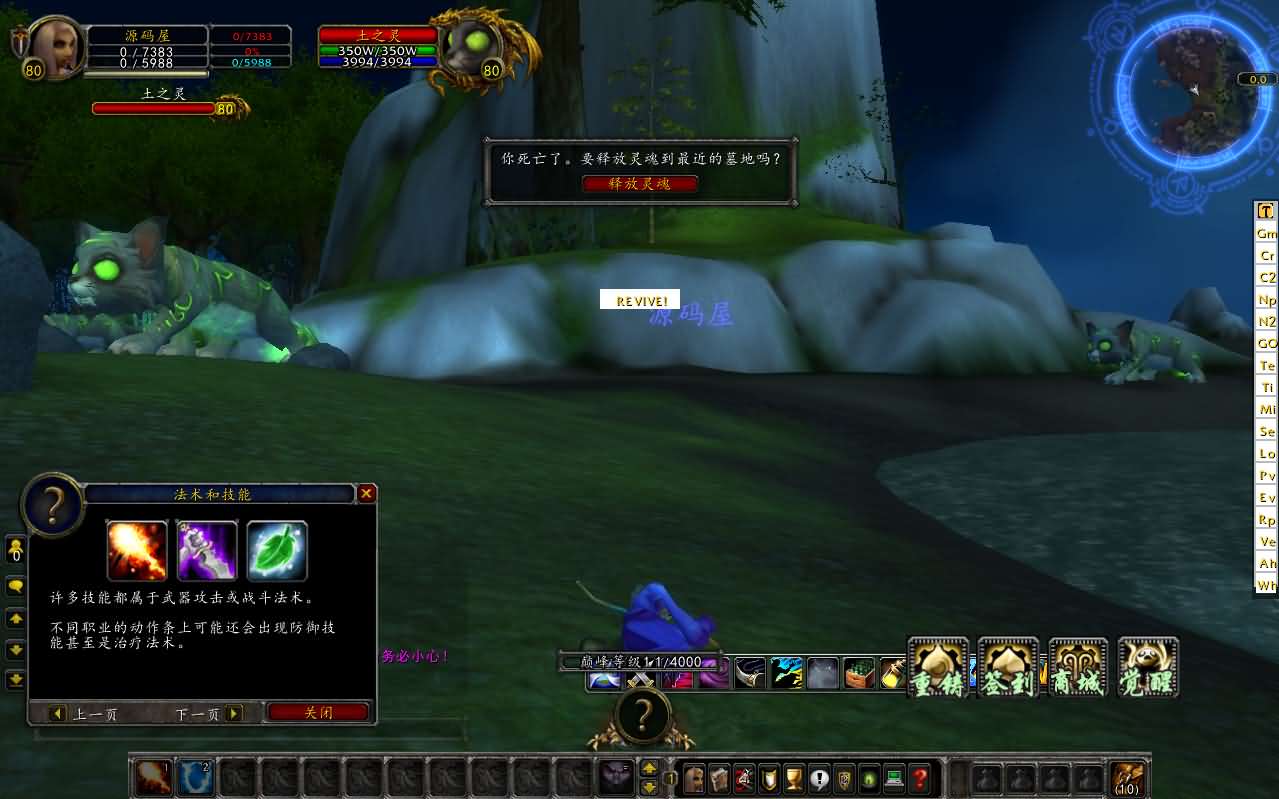Click the white REVIVE! button
This screenshot has height=799, width=1279.
pos(640,300)
